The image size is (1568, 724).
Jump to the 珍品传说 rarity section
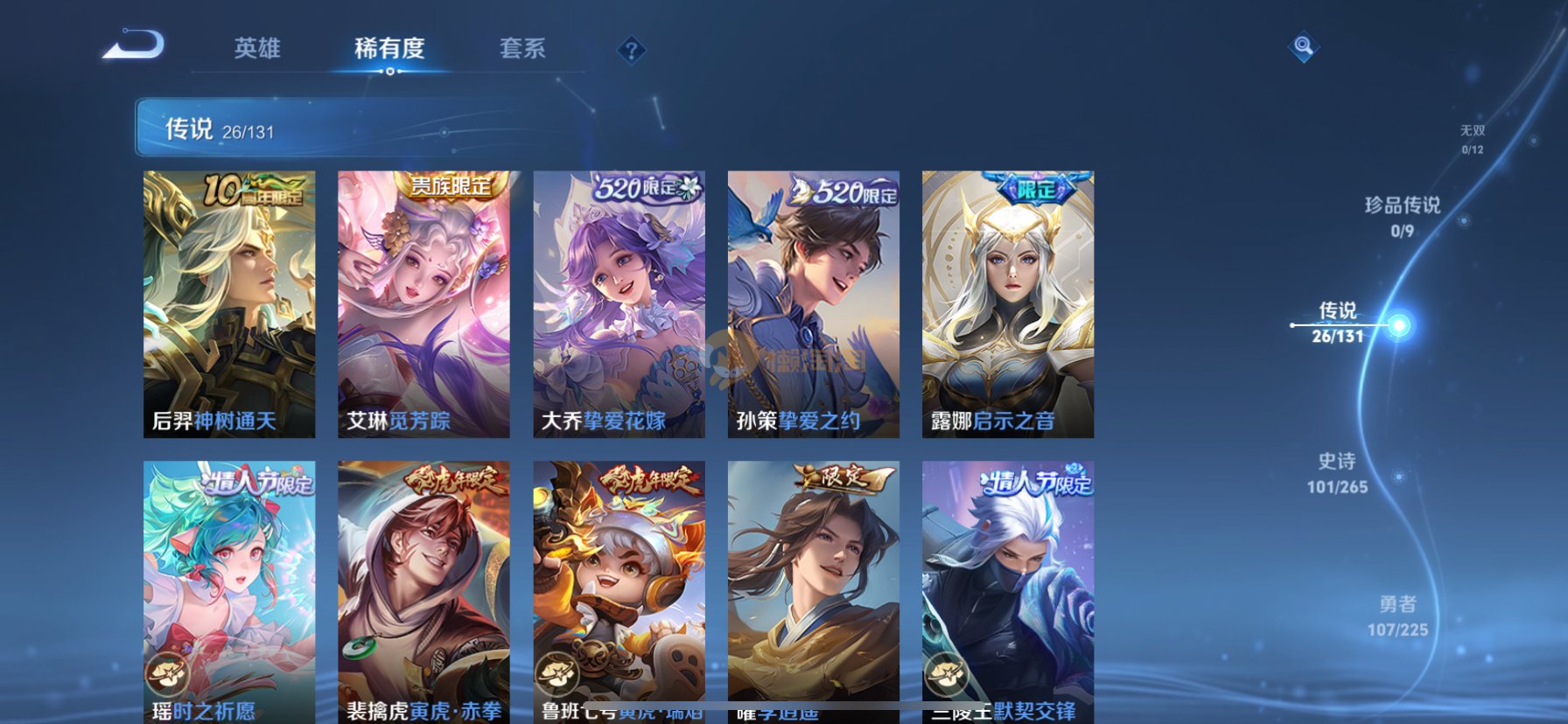pyautogui.click(x=1402, y=216)
